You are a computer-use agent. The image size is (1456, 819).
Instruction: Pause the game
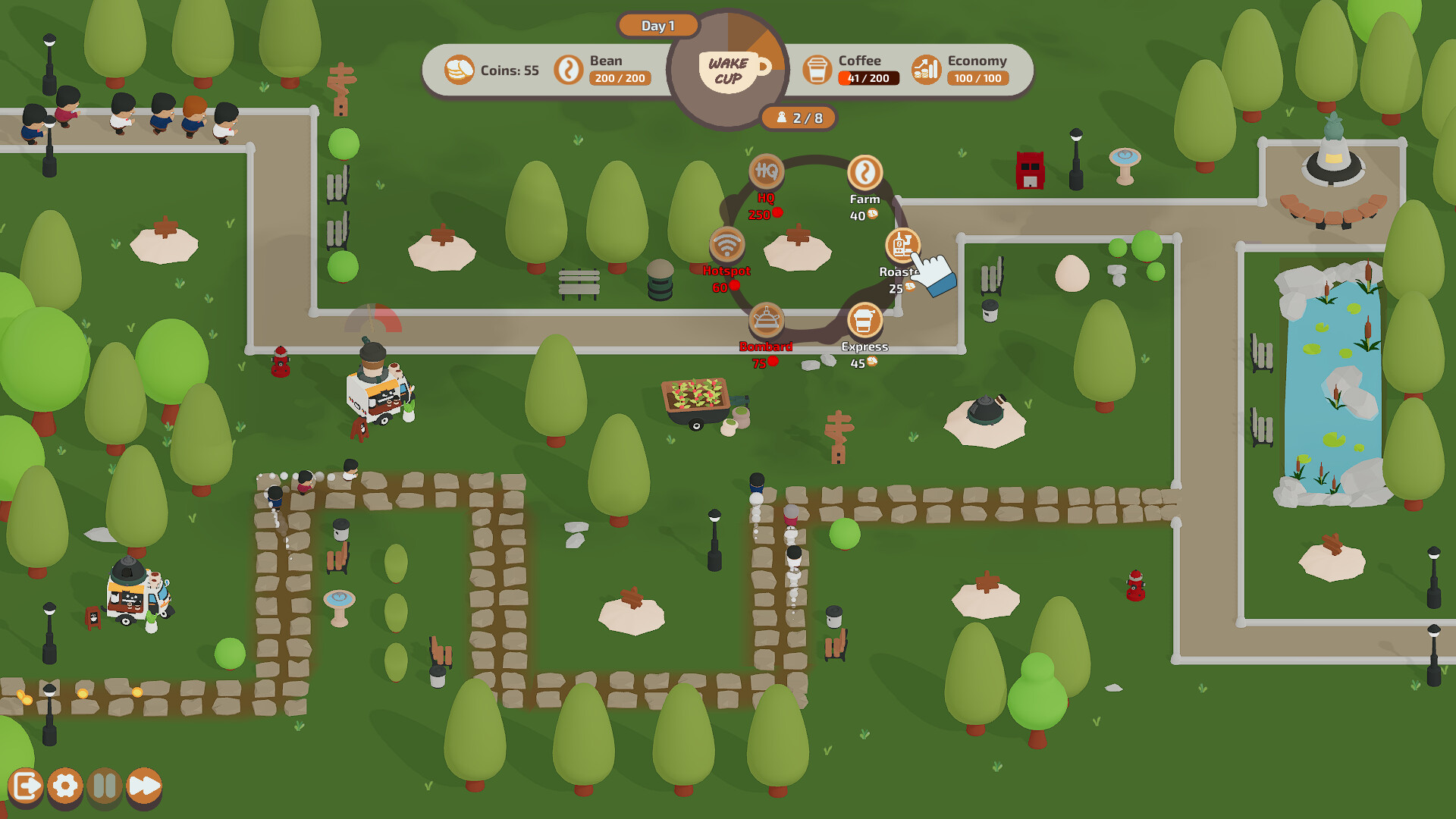pyautogui.click(x=105, y=787)
